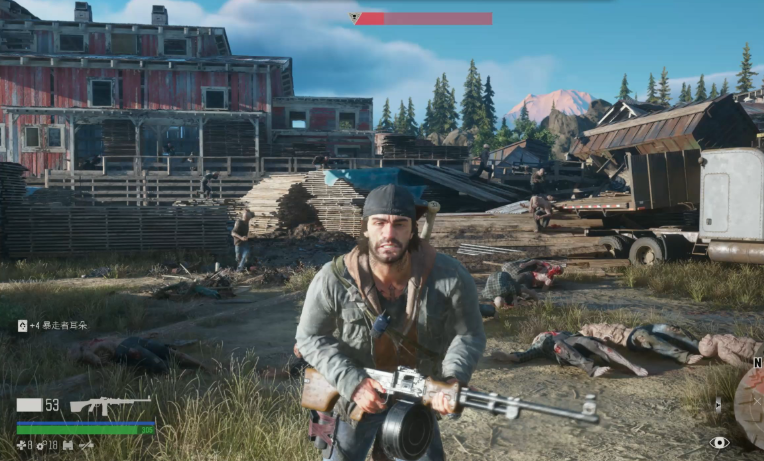Select the bandage icon showing 8
The image size is (764, 461).
click(21, 445)
